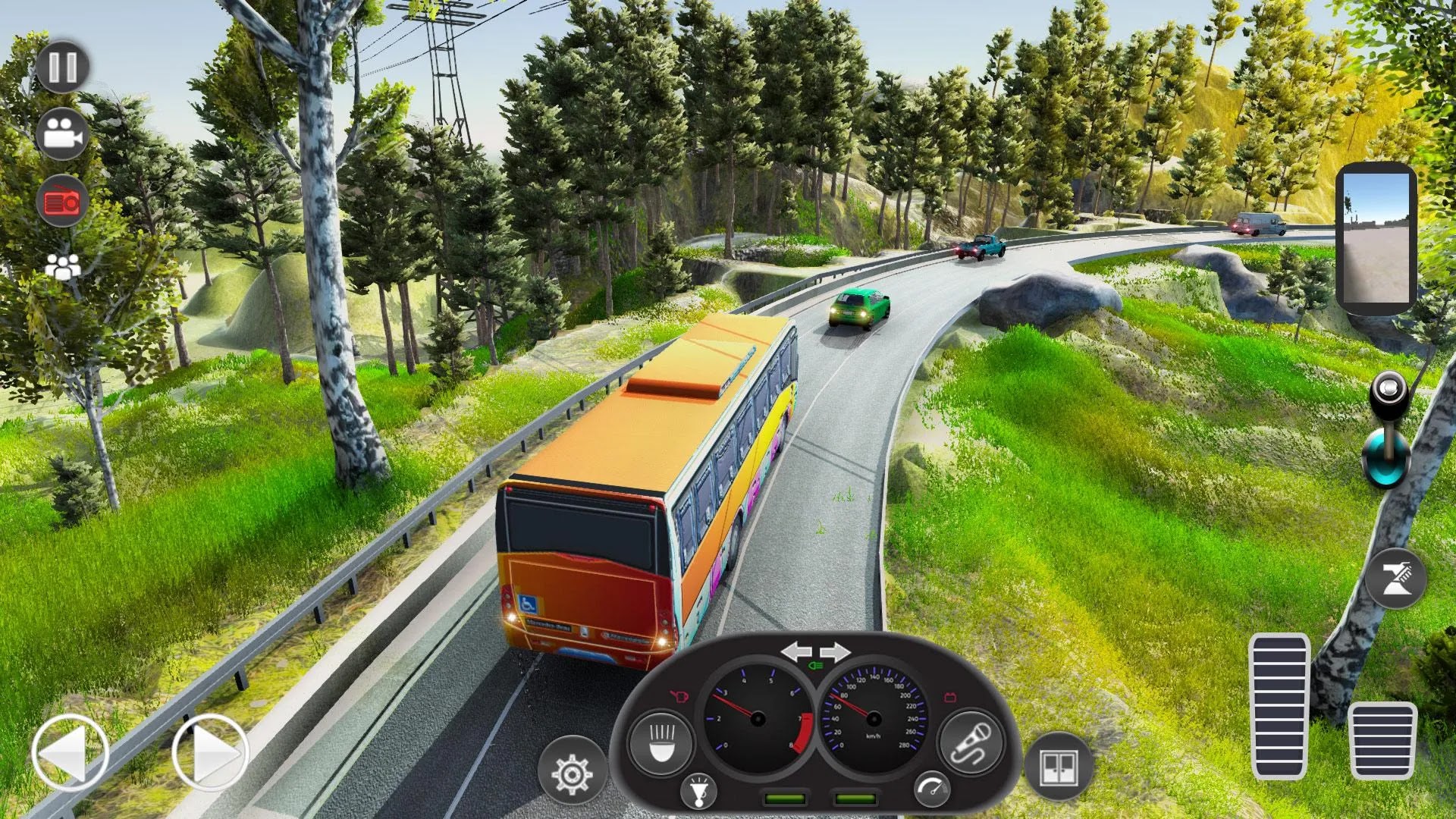Switch the camera view
1456x819 pixels.
62,134
